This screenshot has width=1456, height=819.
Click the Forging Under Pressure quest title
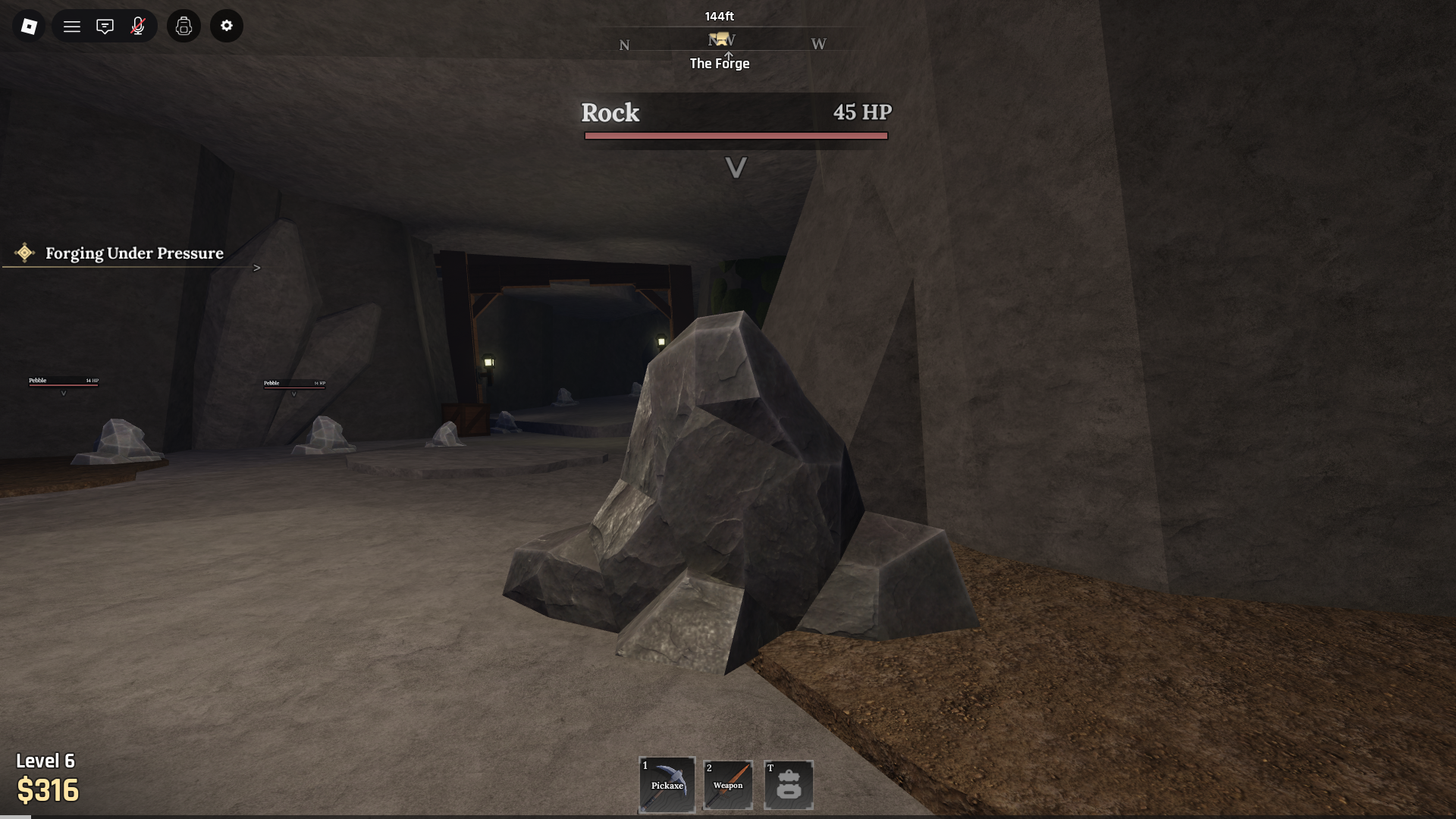pos(134,253)
